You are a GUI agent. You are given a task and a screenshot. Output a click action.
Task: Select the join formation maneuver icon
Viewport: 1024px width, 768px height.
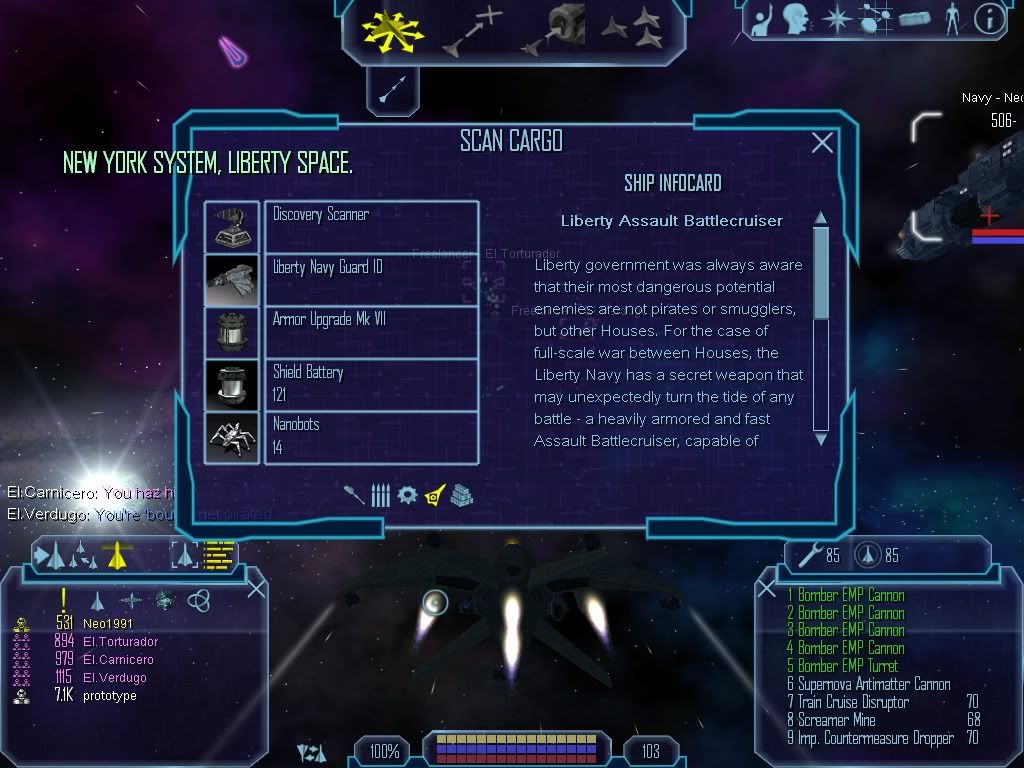pyautogui.click(x=632, y=29)
